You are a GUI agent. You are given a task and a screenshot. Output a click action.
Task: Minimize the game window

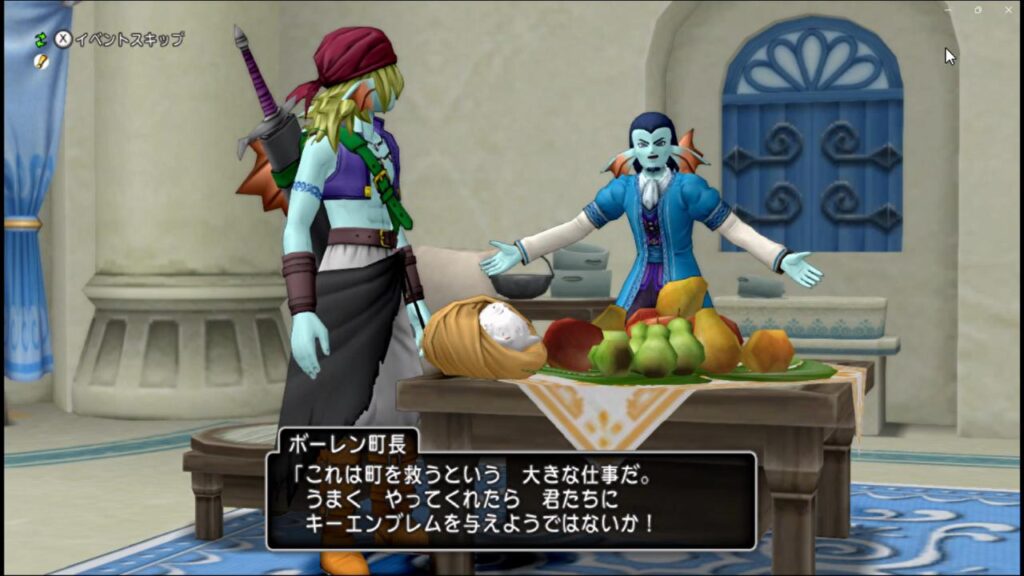[x=948, y=9]
